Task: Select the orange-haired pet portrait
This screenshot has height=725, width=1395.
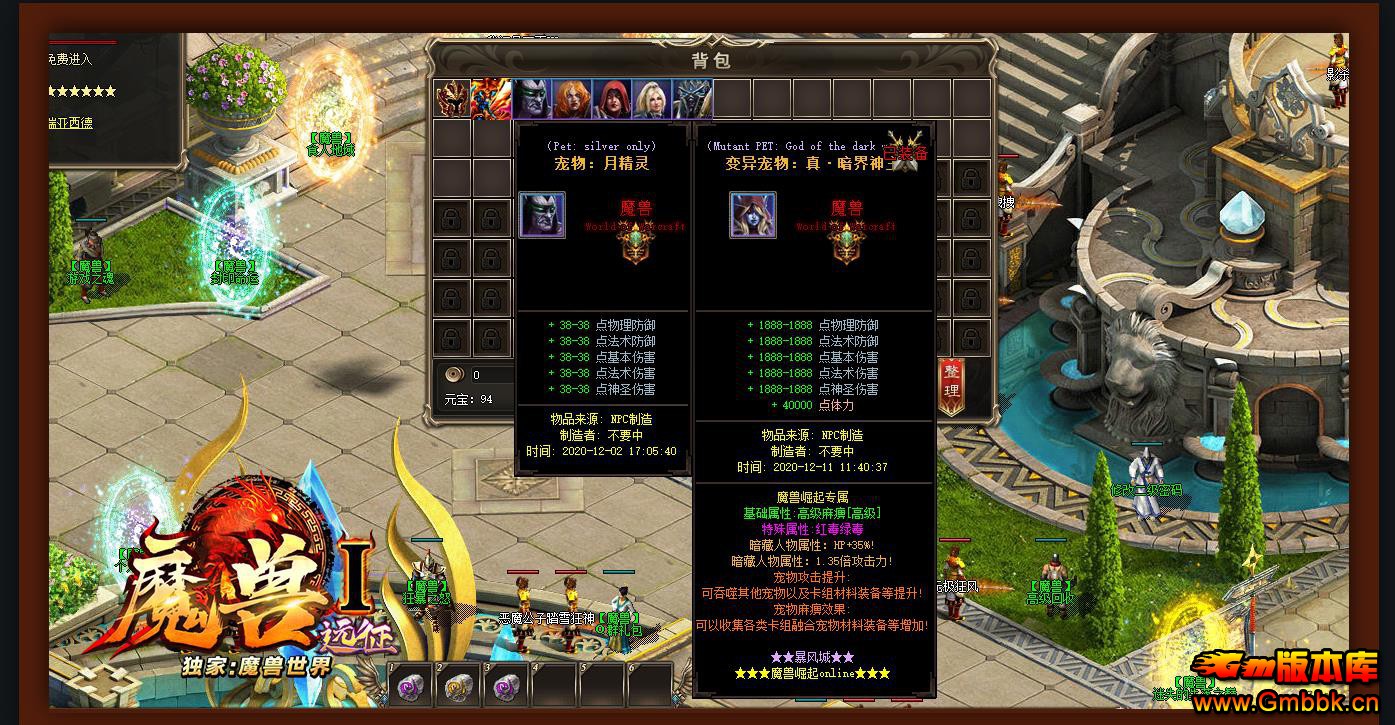Action: click(x=572, y=99)
